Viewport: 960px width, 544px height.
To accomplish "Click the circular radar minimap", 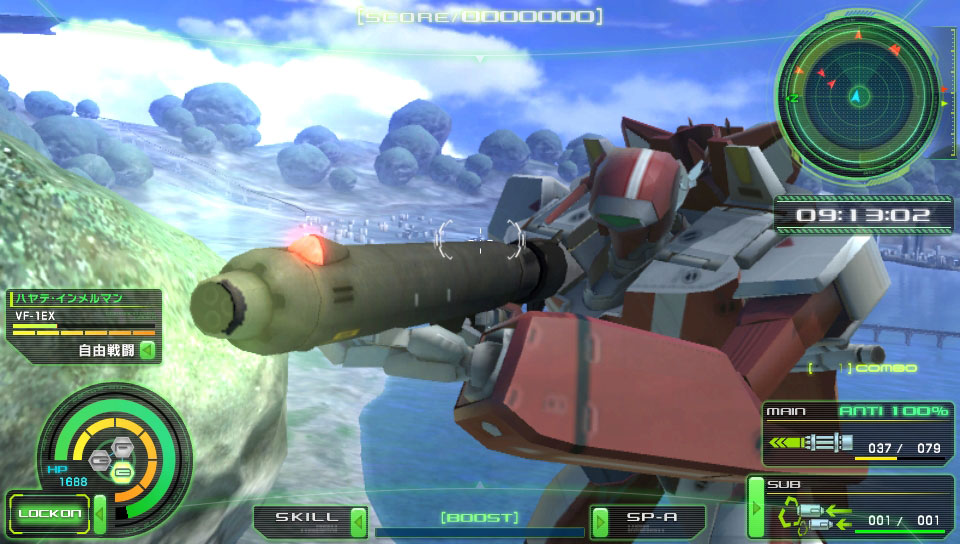I will click(x=856, y=97).
